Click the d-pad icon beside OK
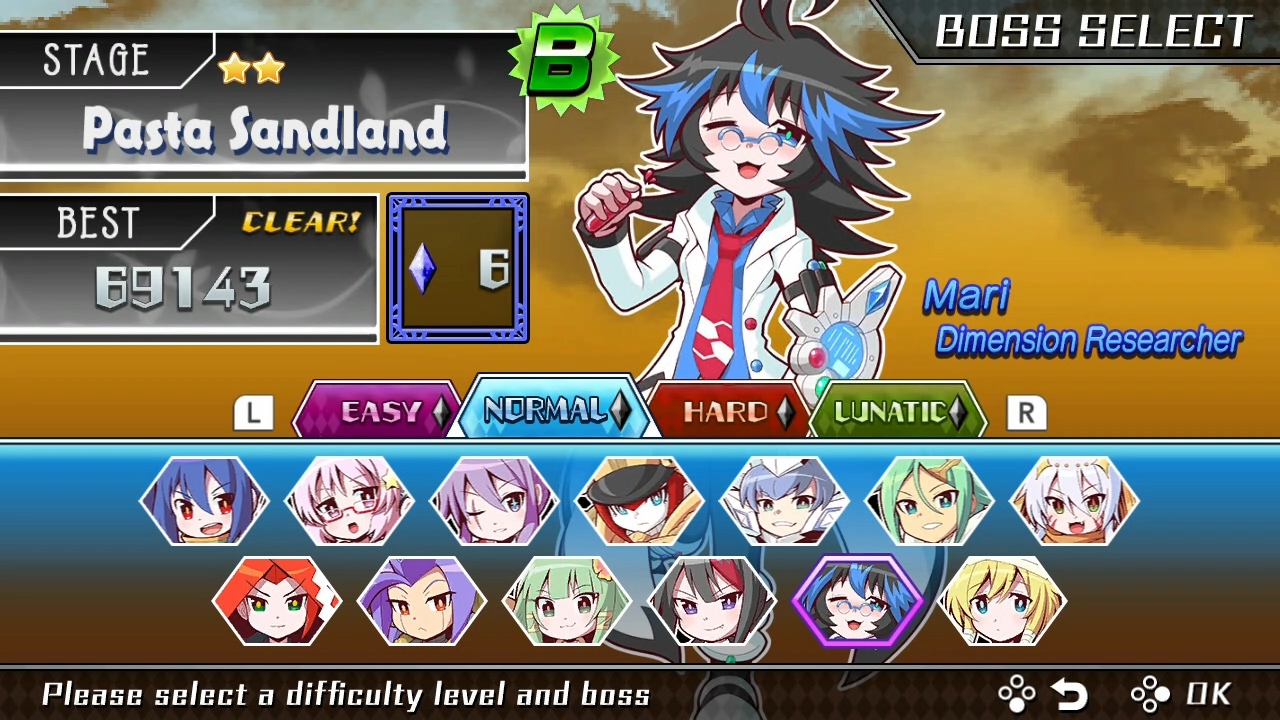1280x720 pixels. click(x=1150, y=693)
